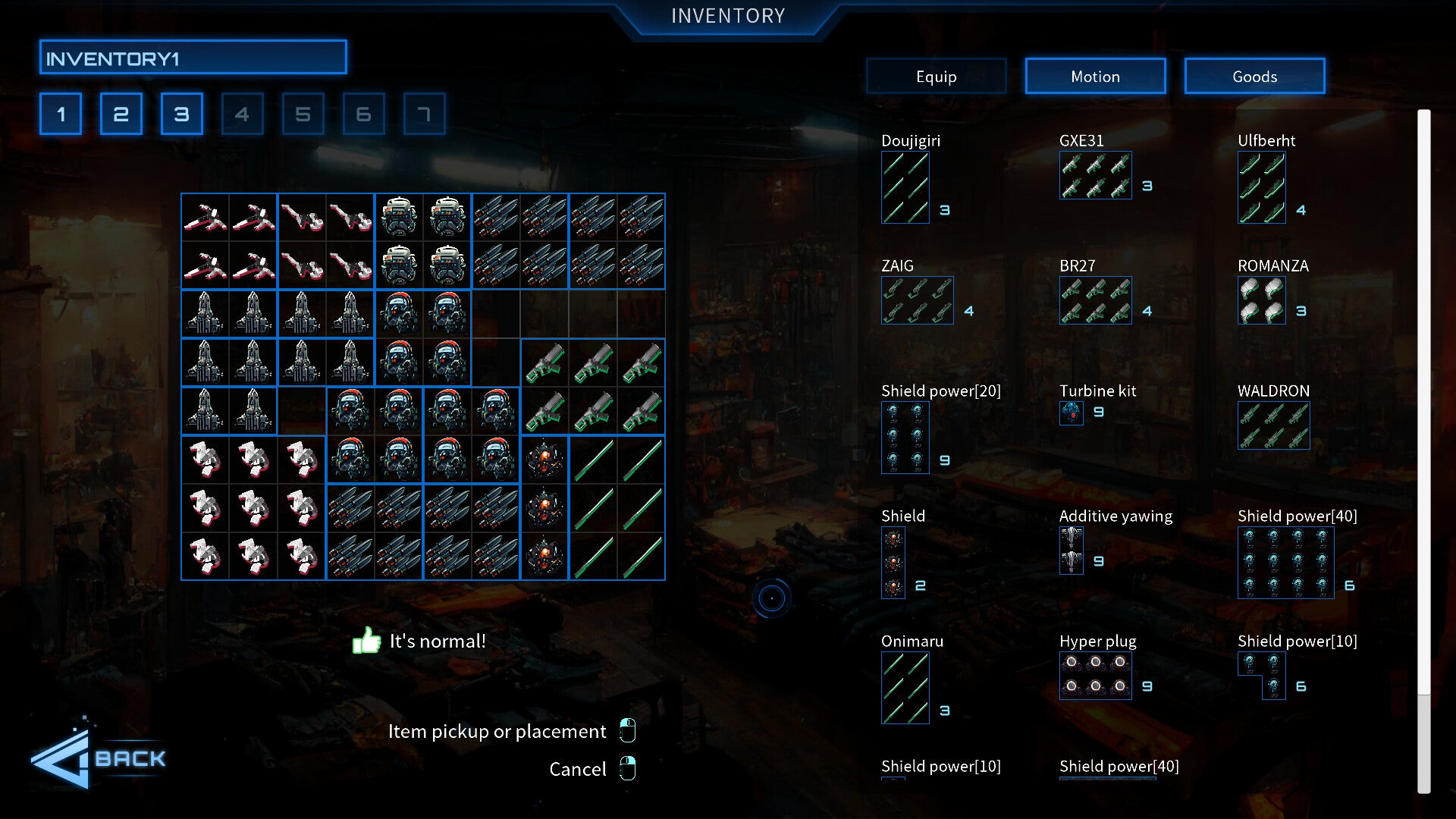1456x819 pixels.
Task: Select the BR27 rifle item
Action: pyautogui.click(x=1095, y=300)
